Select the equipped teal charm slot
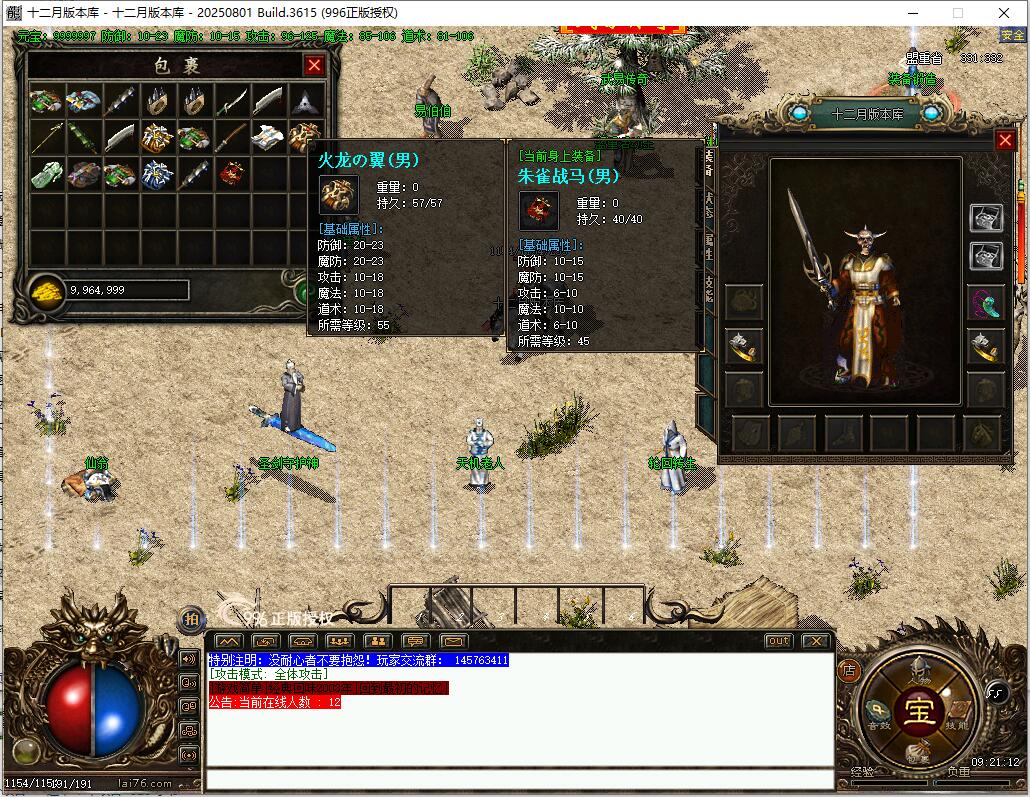Viewport: 1030px width, 797px height. (985, 302)
